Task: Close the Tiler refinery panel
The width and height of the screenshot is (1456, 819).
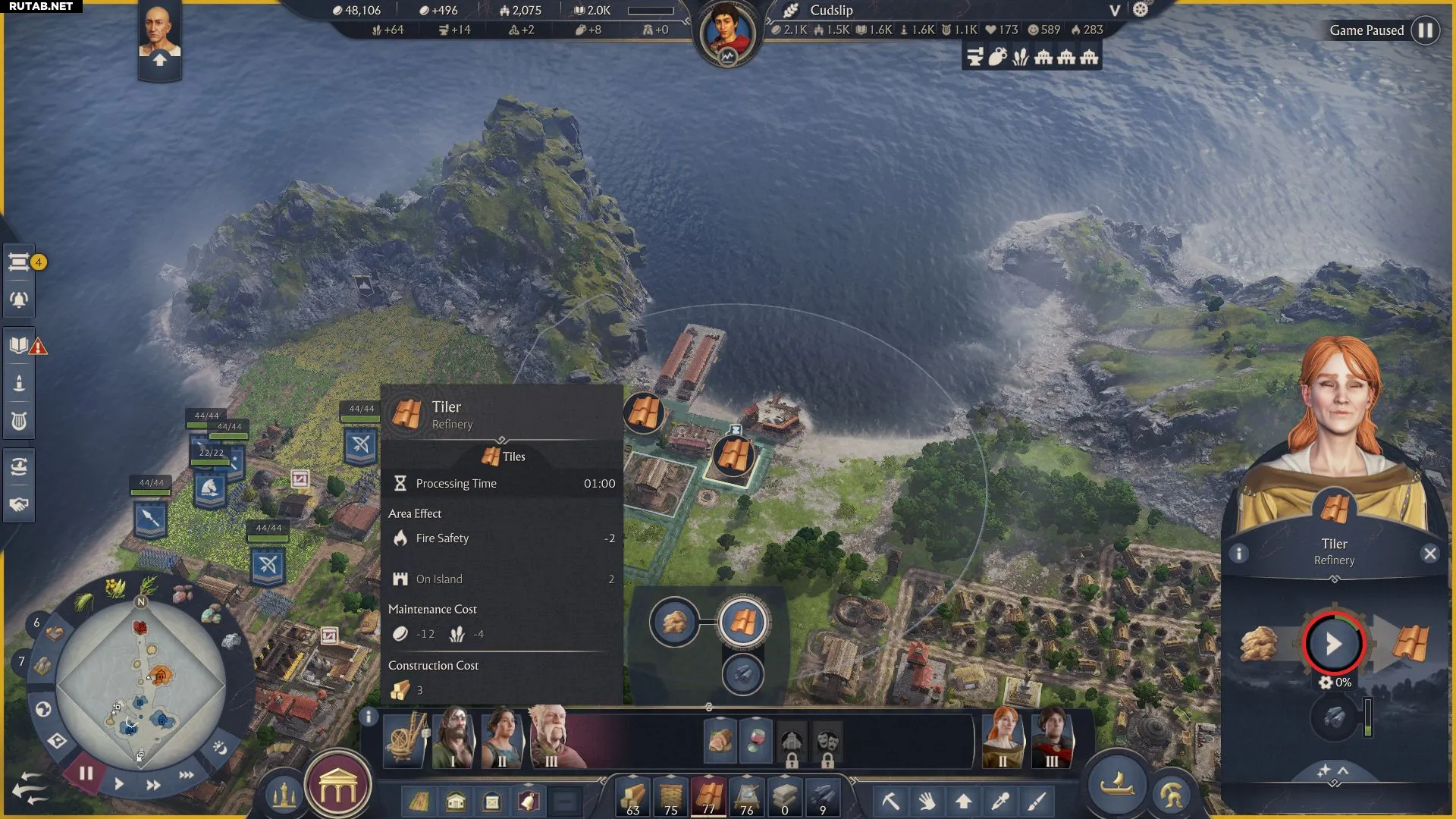Action: pos(1429,554)
